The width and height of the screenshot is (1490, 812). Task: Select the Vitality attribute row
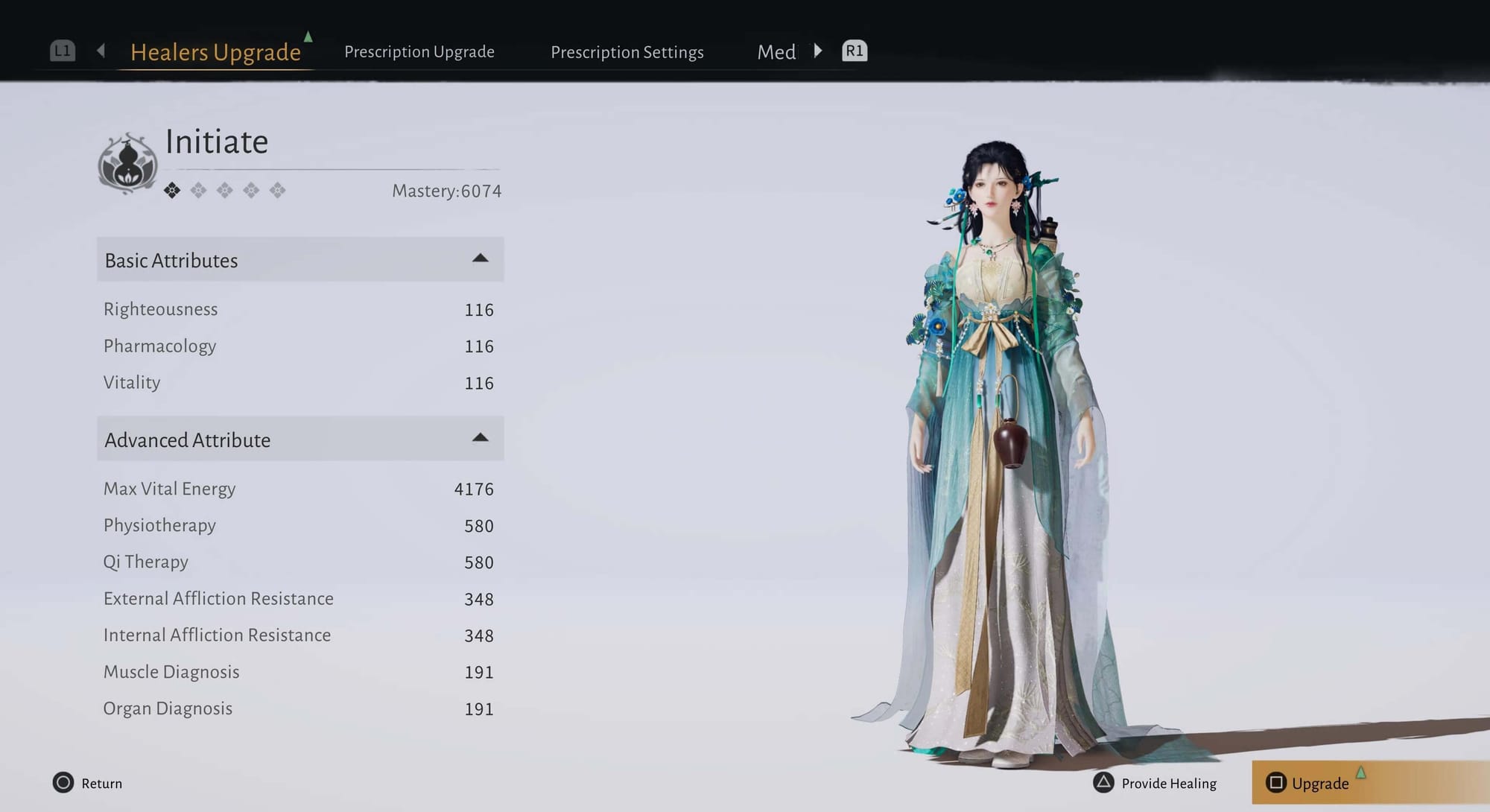pos(298,383)
